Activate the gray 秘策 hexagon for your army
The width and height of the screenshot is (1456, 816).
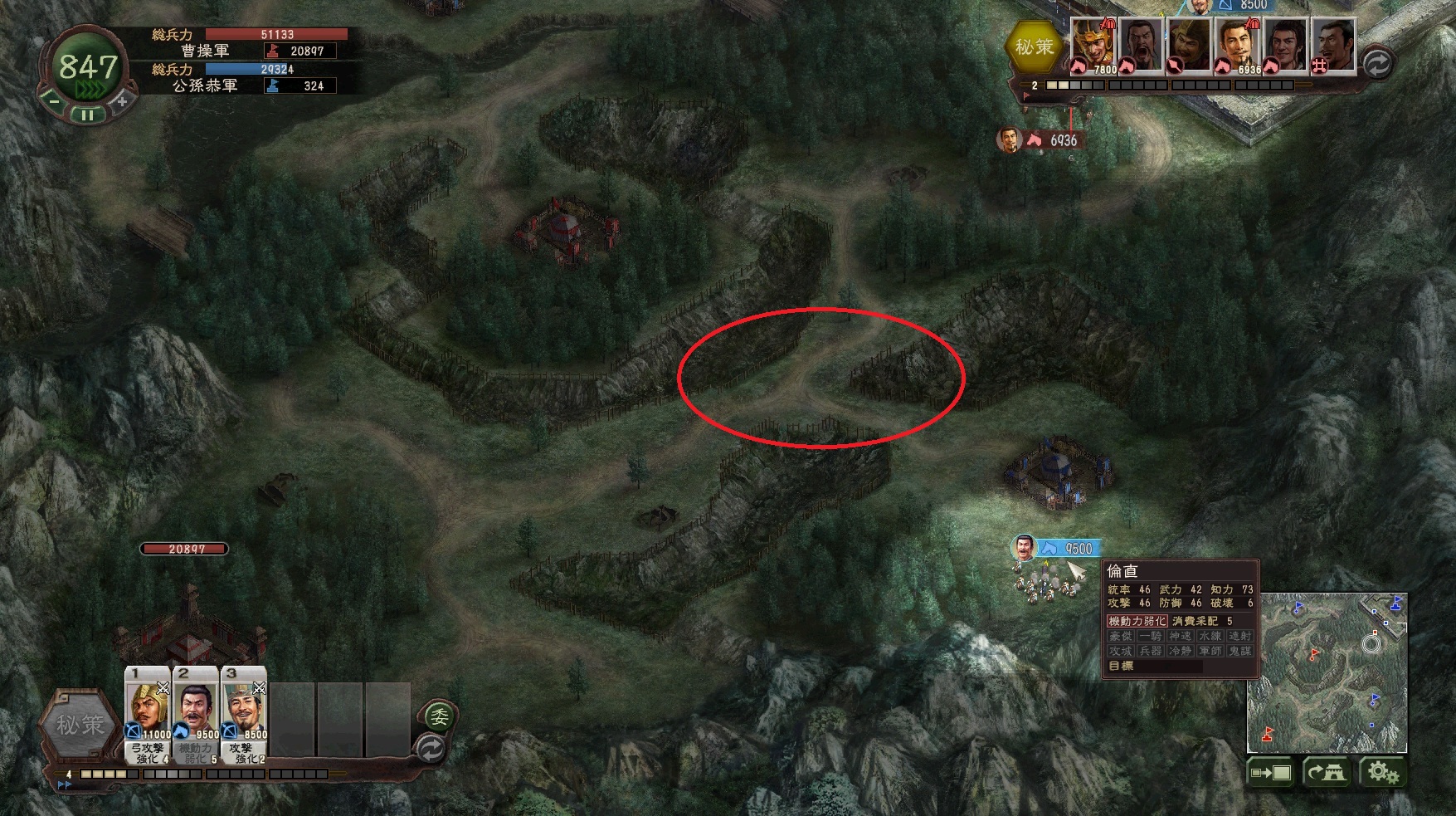[x=80, y=725]
